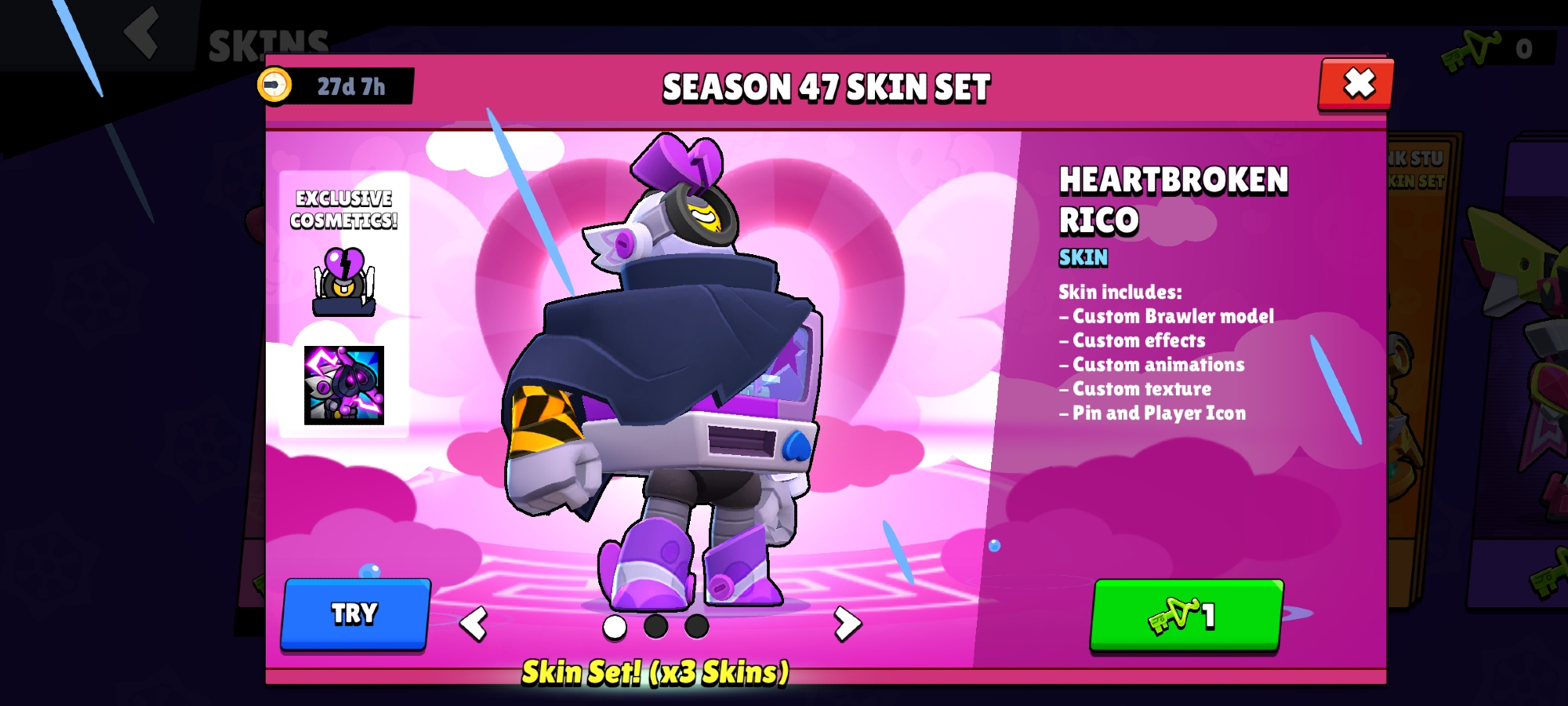Show the previous skin with left arrow
The height and width of the screenshot is (706, 1568).
point(474,624)
